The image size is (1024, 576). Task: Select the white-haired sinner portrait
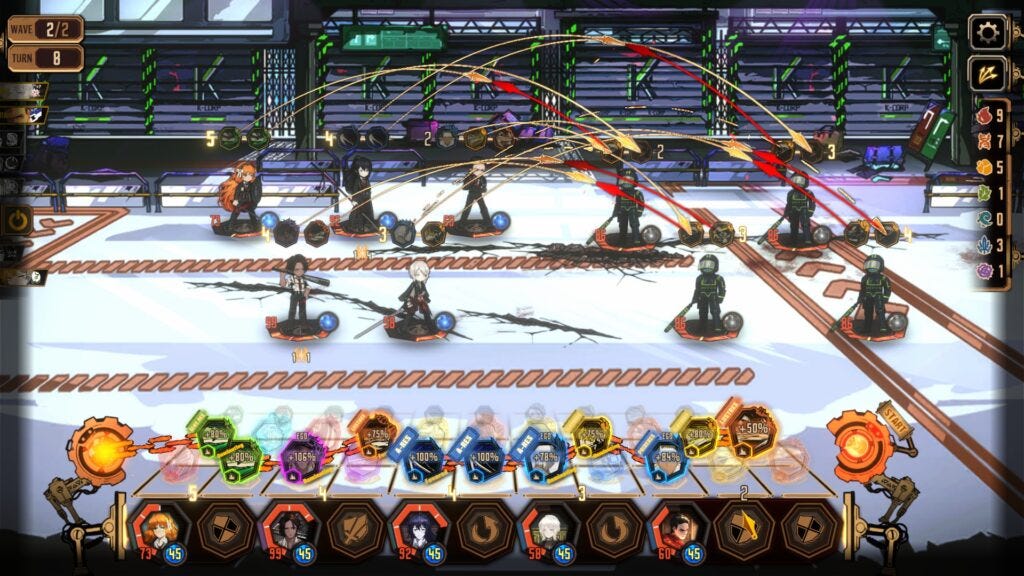(548, 528)
